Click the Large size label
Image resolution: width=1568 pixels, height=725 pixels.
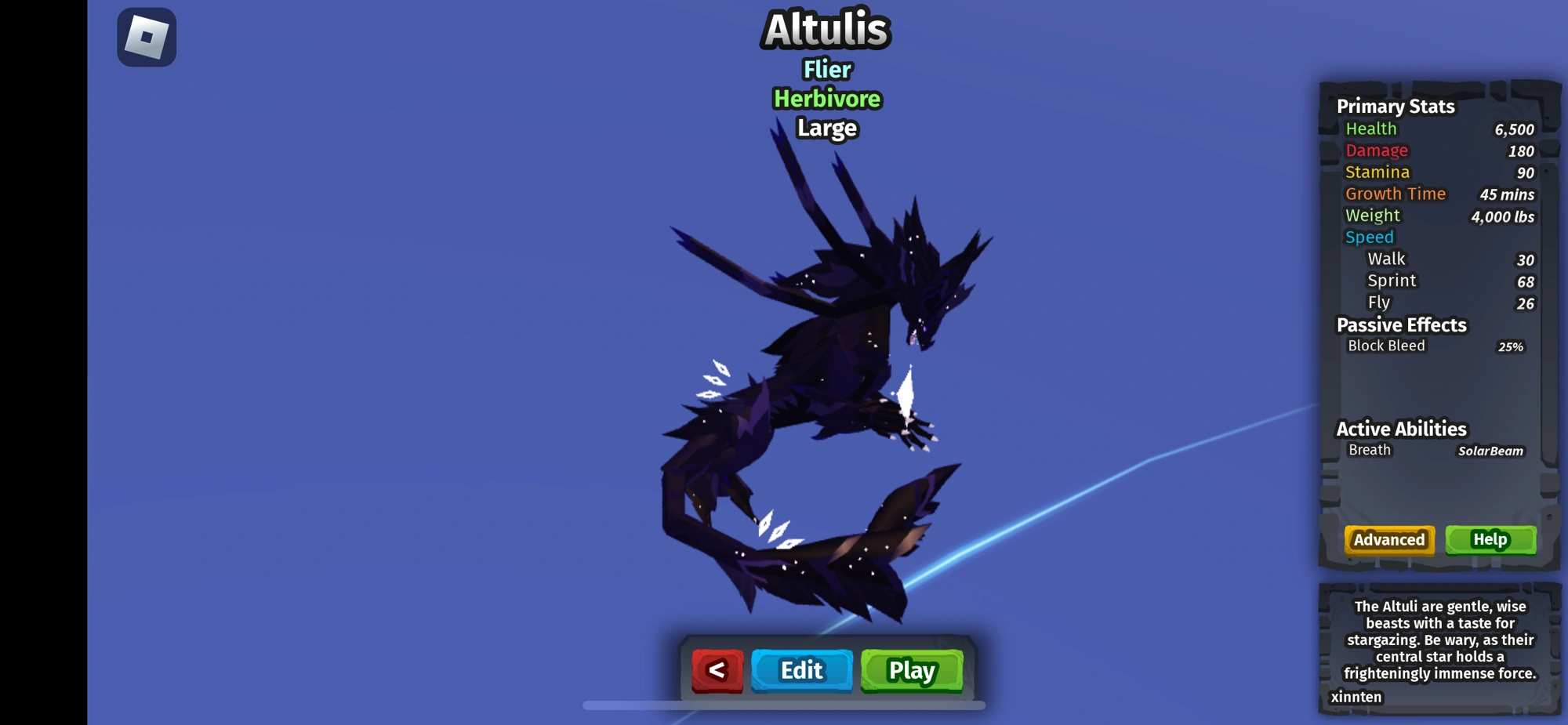825,128
